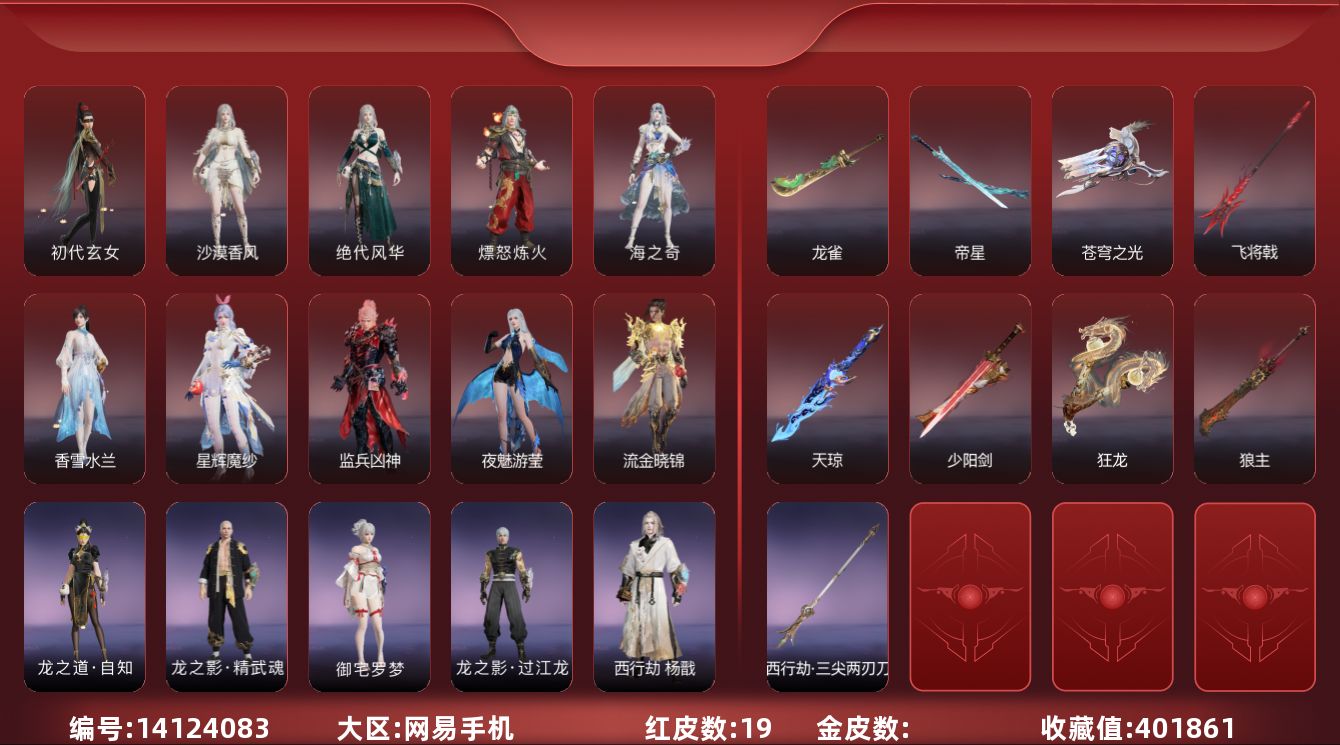Pick the 少阳剑 weapon card

click(x=970, y=388)
